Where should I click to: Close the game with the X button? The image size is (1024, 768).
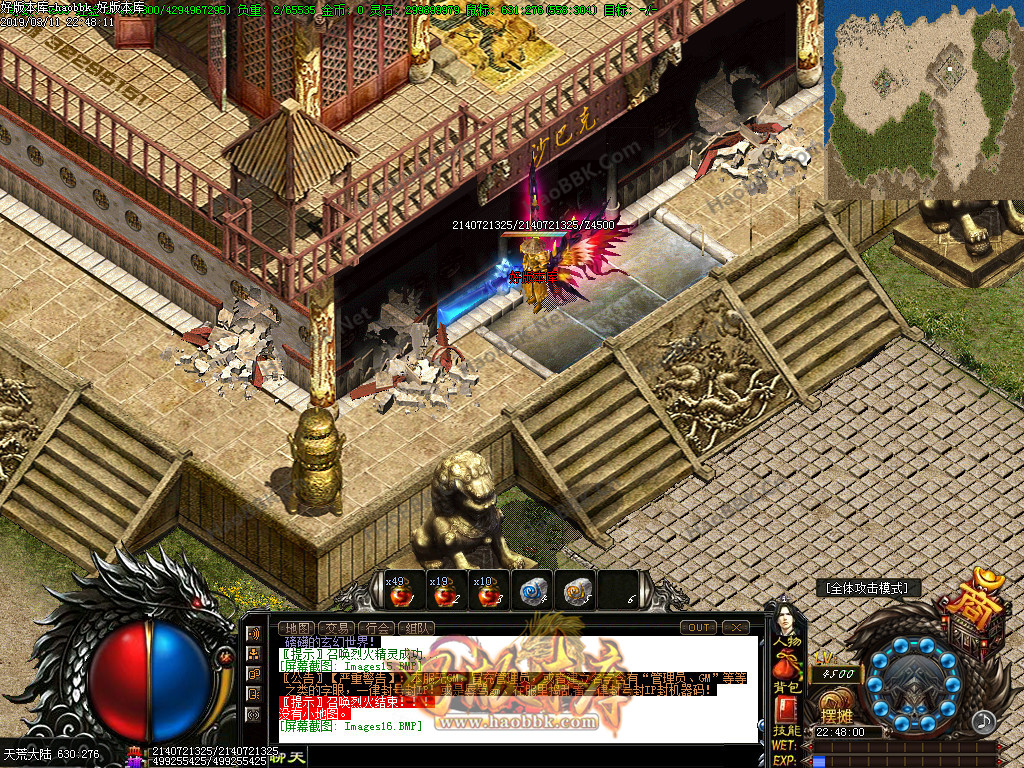point(735,627)
